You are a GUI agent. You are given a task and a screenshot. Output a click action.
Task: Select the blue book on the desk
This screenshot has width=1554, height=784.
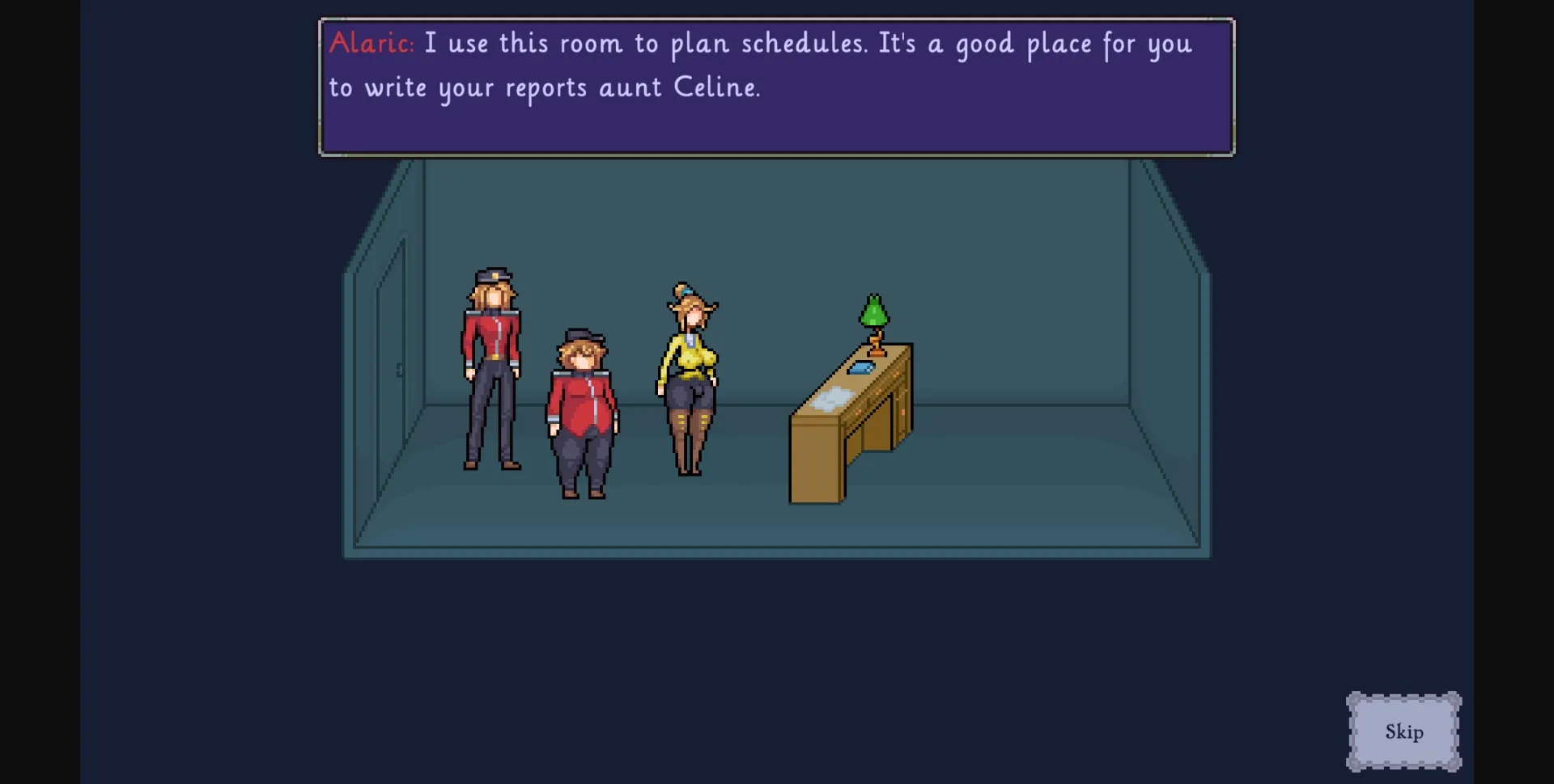click(861, 367)
